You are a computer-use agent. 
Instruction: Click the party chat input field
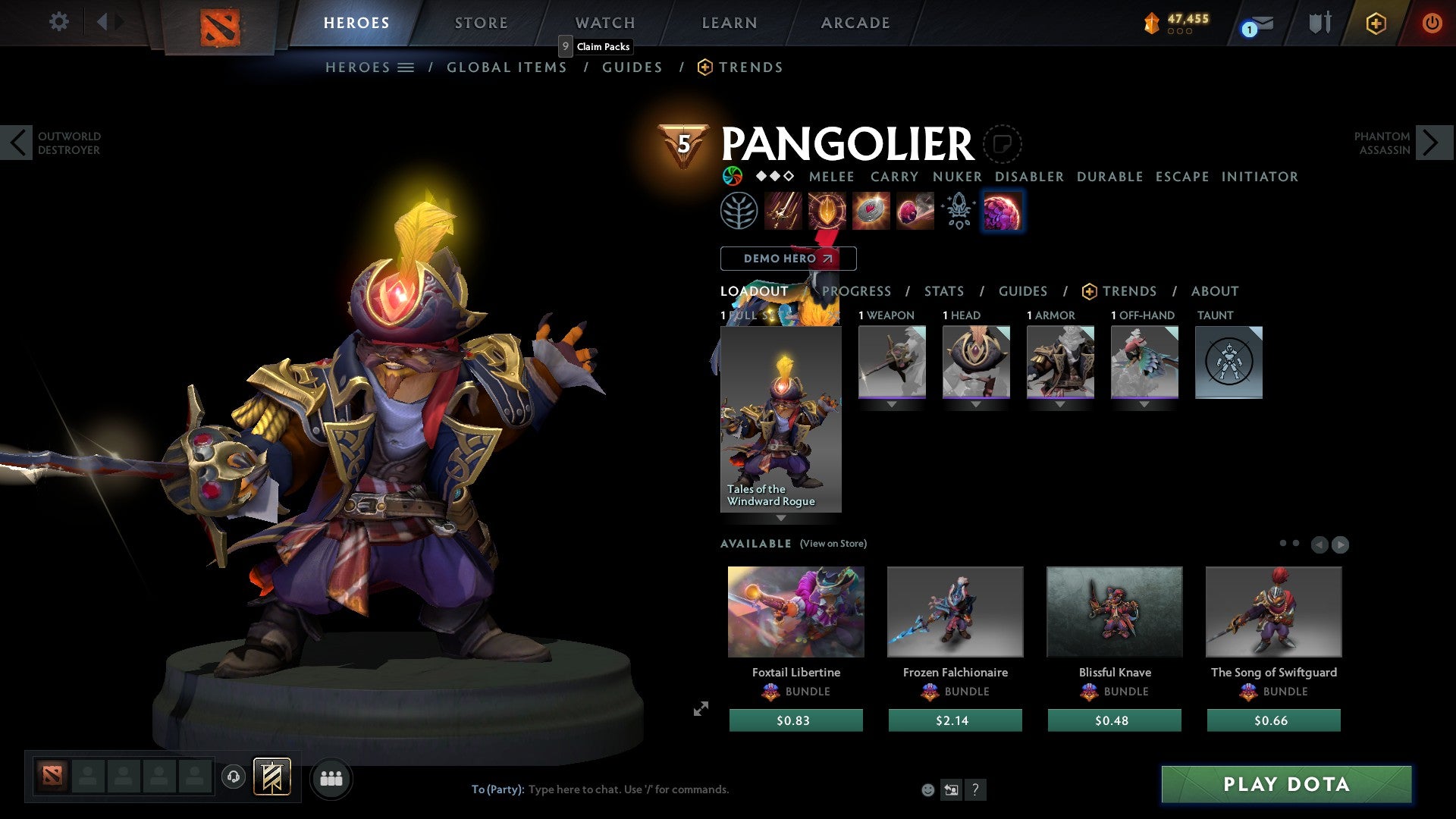(628, 789)
